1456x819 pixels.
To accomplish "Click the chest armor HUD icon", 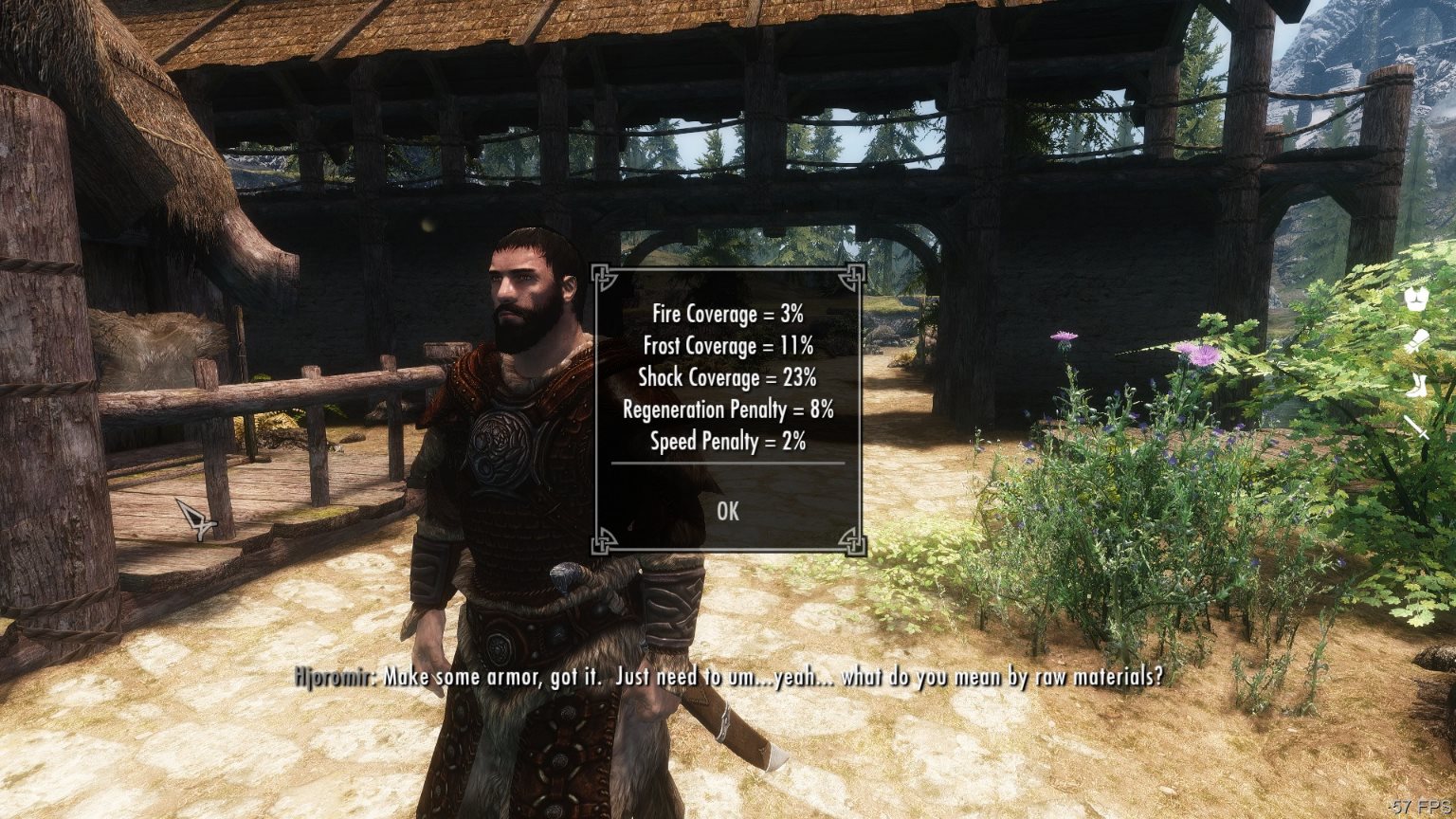I will coord(1417,300).
